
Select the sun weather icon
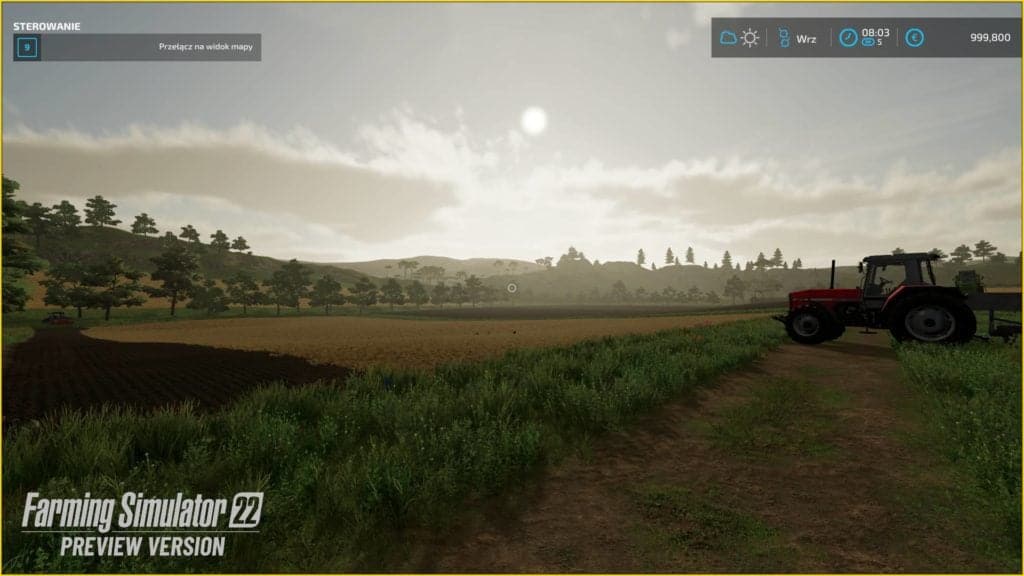750,38
